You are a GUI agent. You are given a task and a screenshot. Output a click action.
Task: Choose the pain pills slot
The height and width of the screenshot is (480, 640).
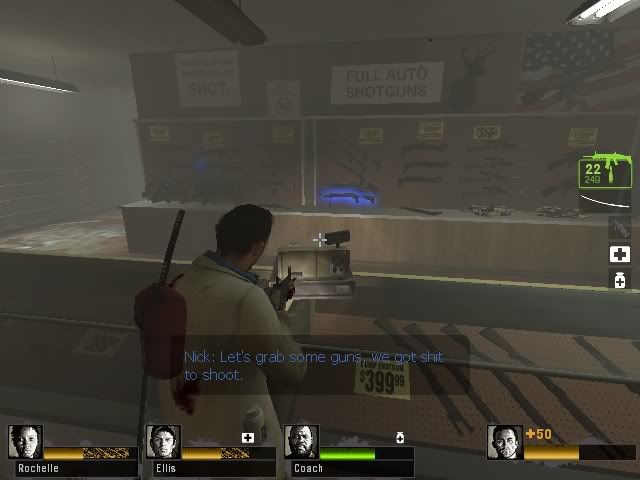(x=619, y=281)
